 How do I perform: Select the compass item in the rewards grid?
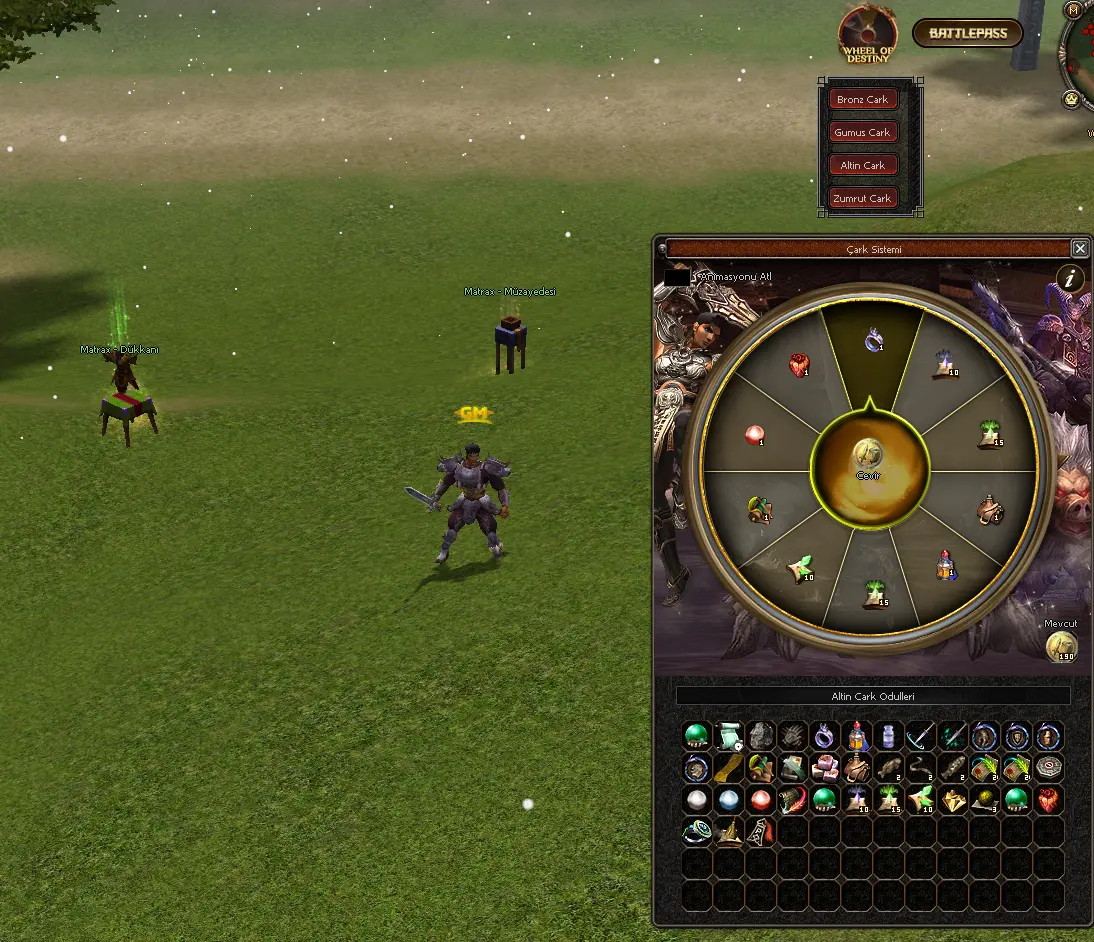click(1049, 768)
